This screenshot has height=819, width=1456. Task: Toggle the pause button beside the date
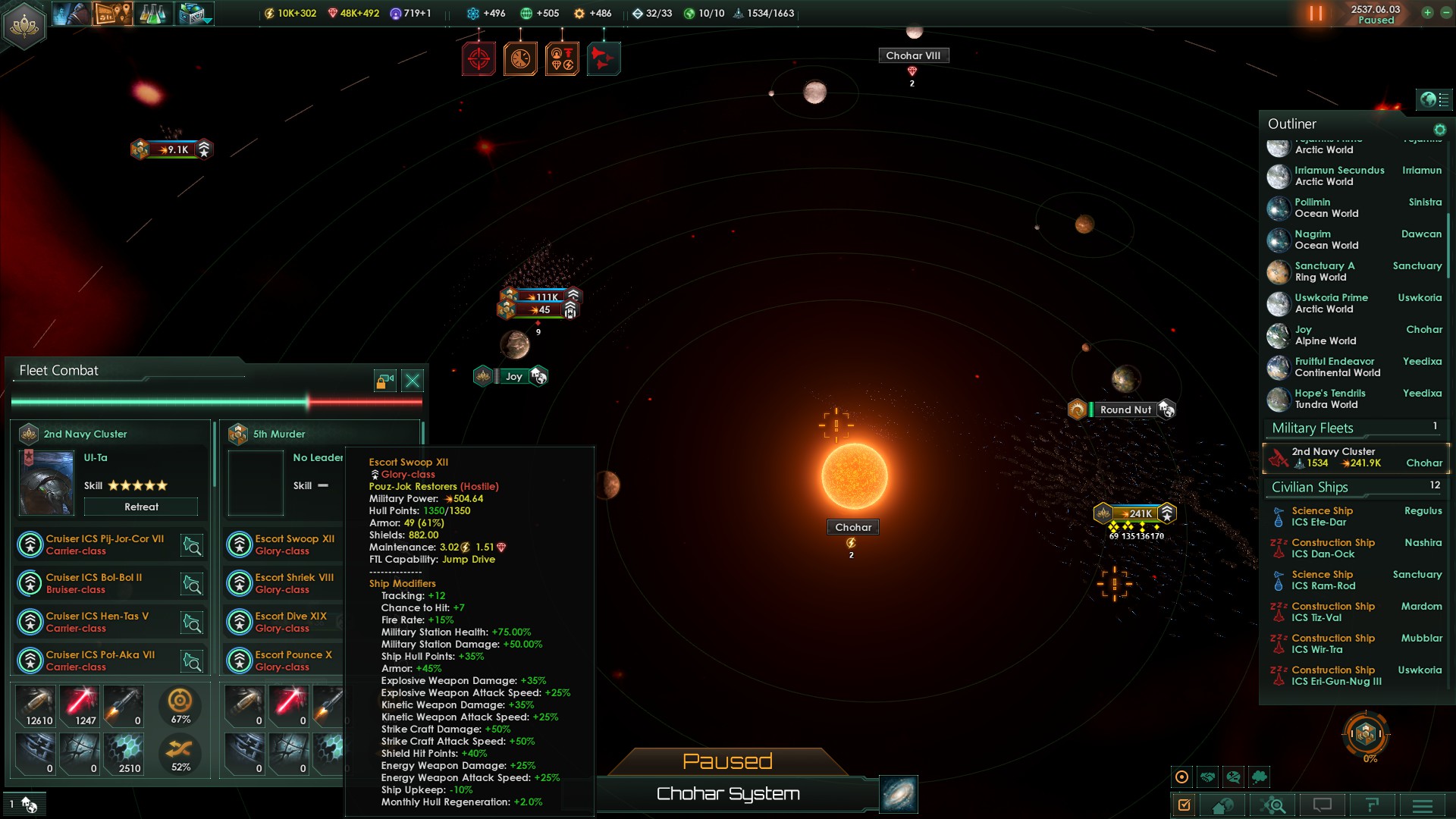click(x=1316, y=14)
